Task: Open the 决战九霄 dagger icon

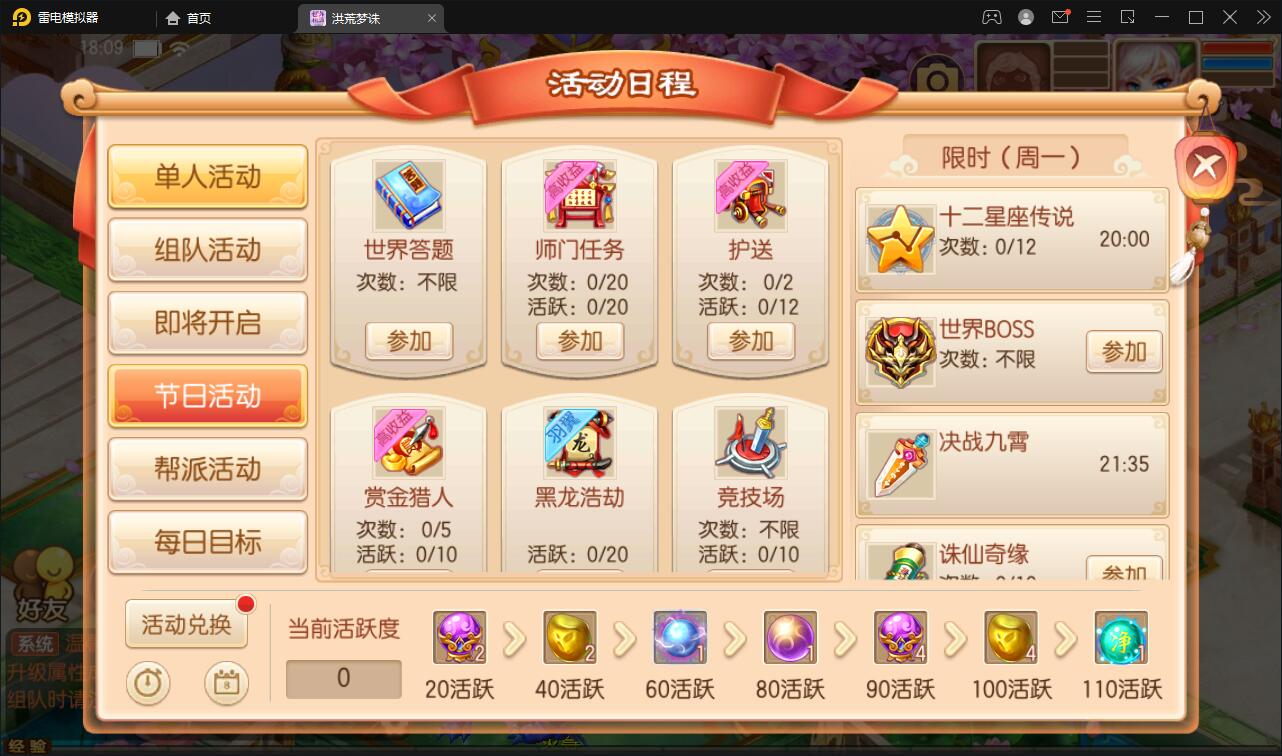Action: click(x=899, y=464)
